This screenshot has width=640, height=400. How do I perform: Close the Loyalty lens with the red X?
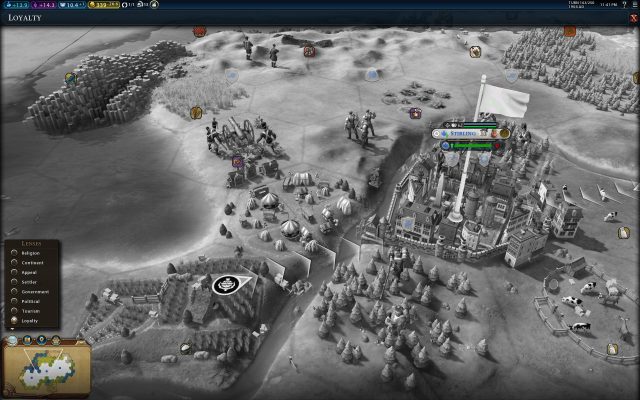(x=634, y=18)
